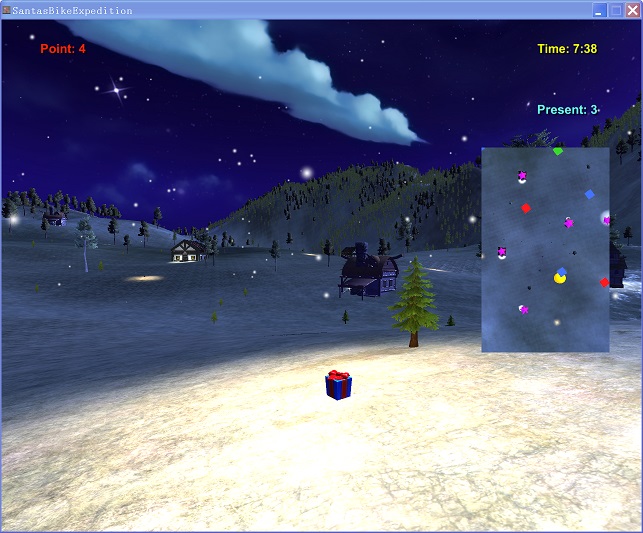Click the yellow player dot on the minimap
The height and width of the screenshot is (533, 643).
coord(560,278)
